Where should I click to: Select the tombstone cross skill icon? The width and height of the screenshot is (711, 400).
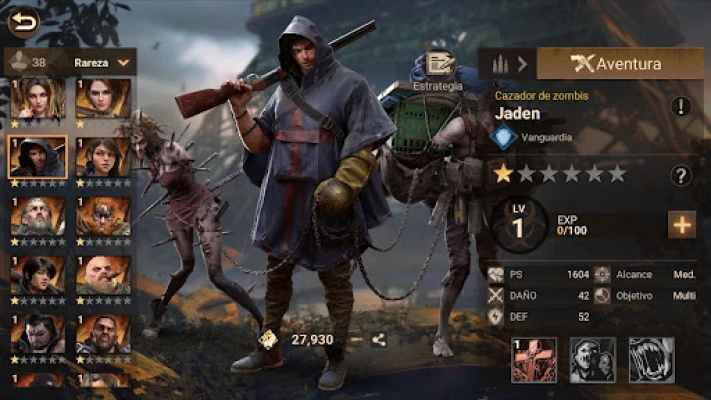click(533, 360)
